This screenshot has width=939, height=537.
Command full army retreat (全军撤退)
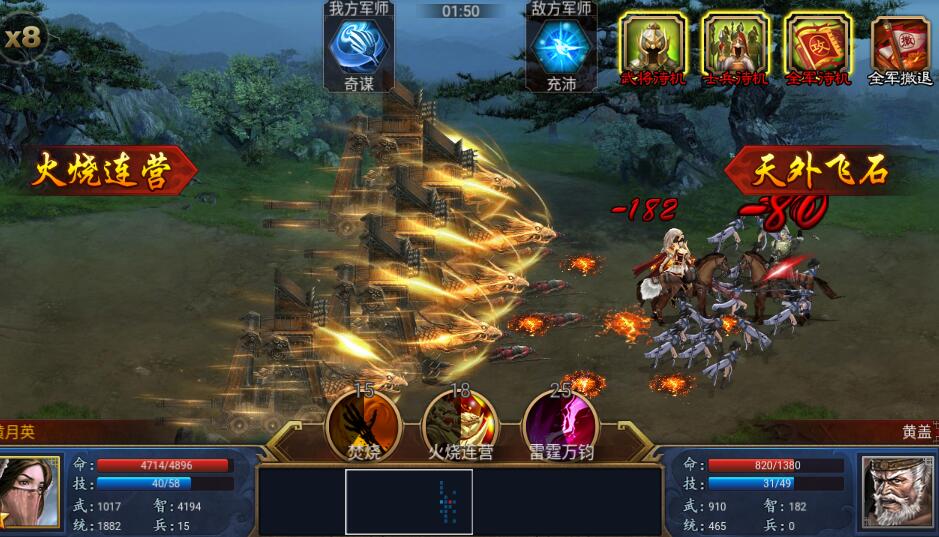point(899,48)
